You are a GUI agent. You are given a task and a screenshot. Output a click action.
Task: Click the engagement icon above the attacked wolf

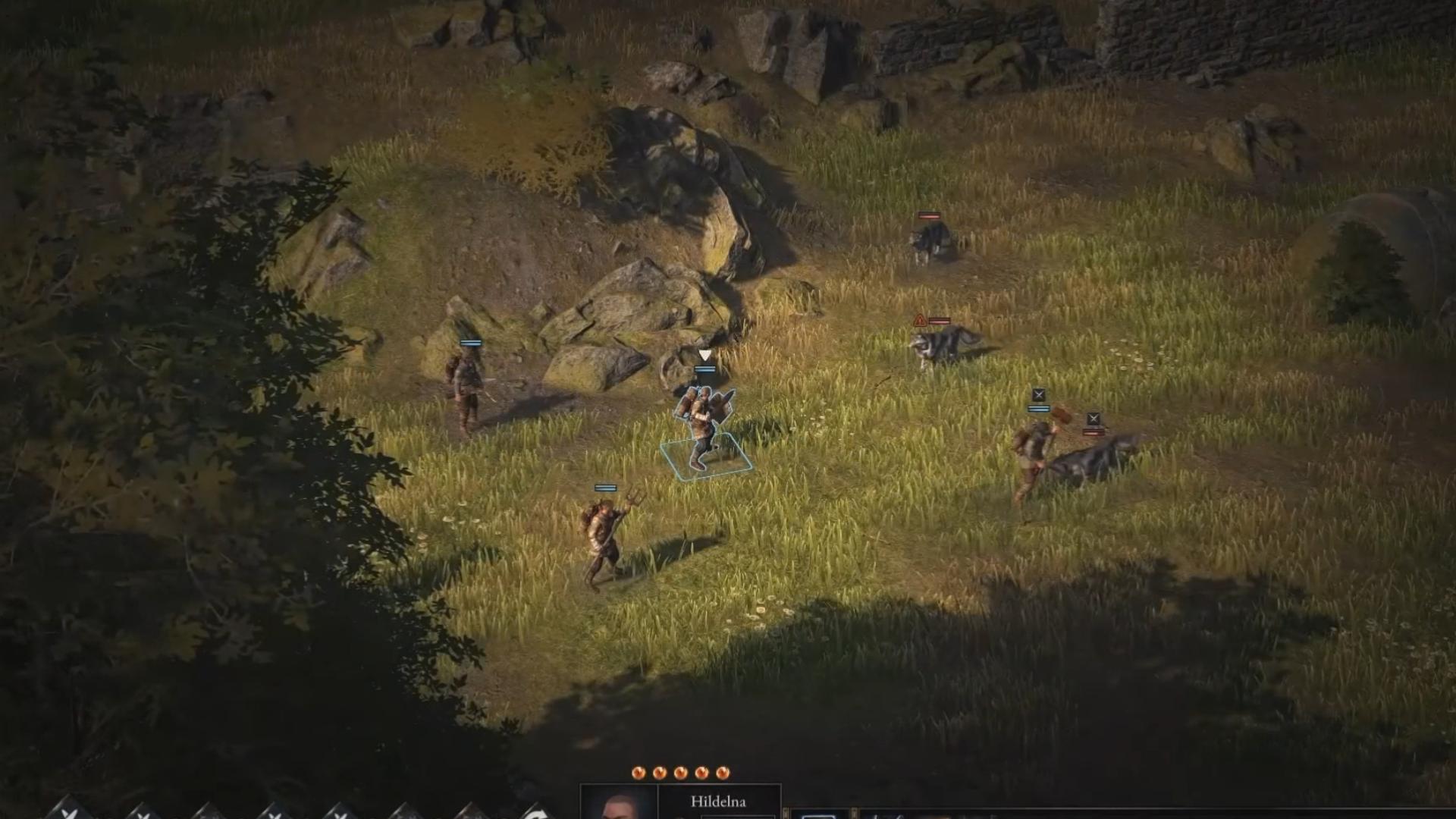tap(1094, 419)
